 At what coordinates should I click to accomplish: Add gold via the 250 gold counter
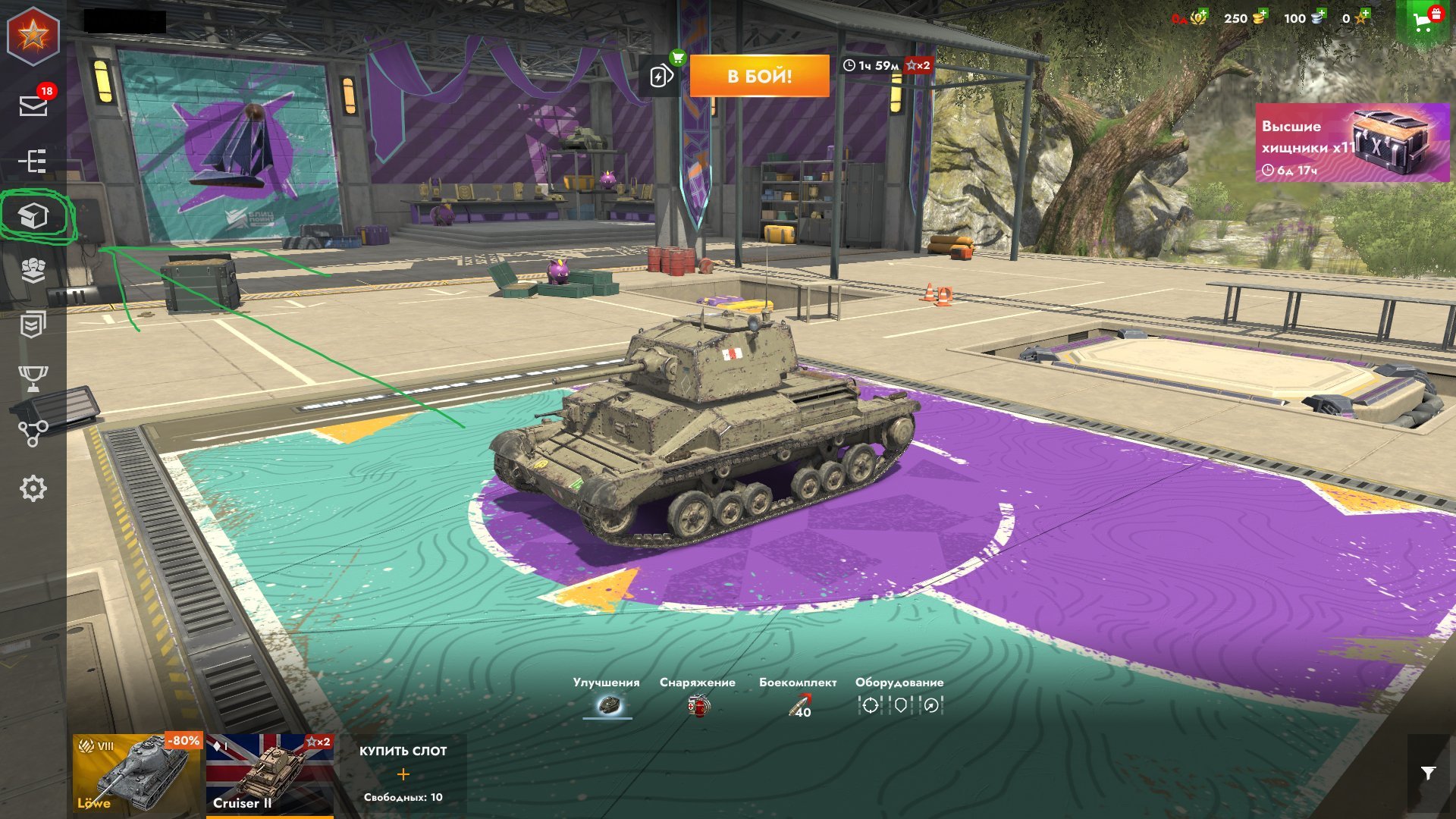point(1244,18)
